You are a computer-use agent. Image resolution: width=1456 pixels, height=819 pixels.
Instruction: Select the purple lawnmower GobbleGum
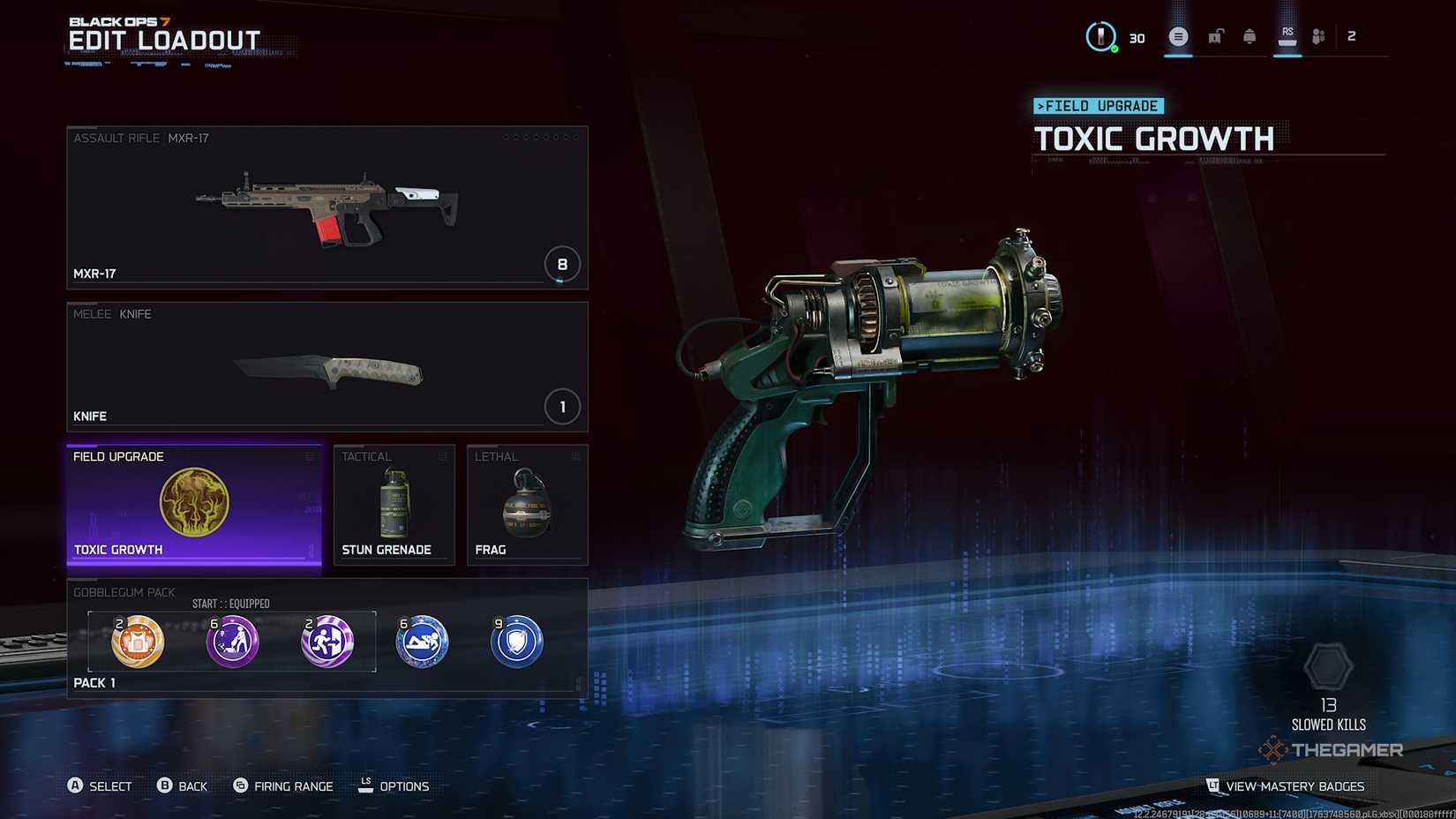[232, 642]
